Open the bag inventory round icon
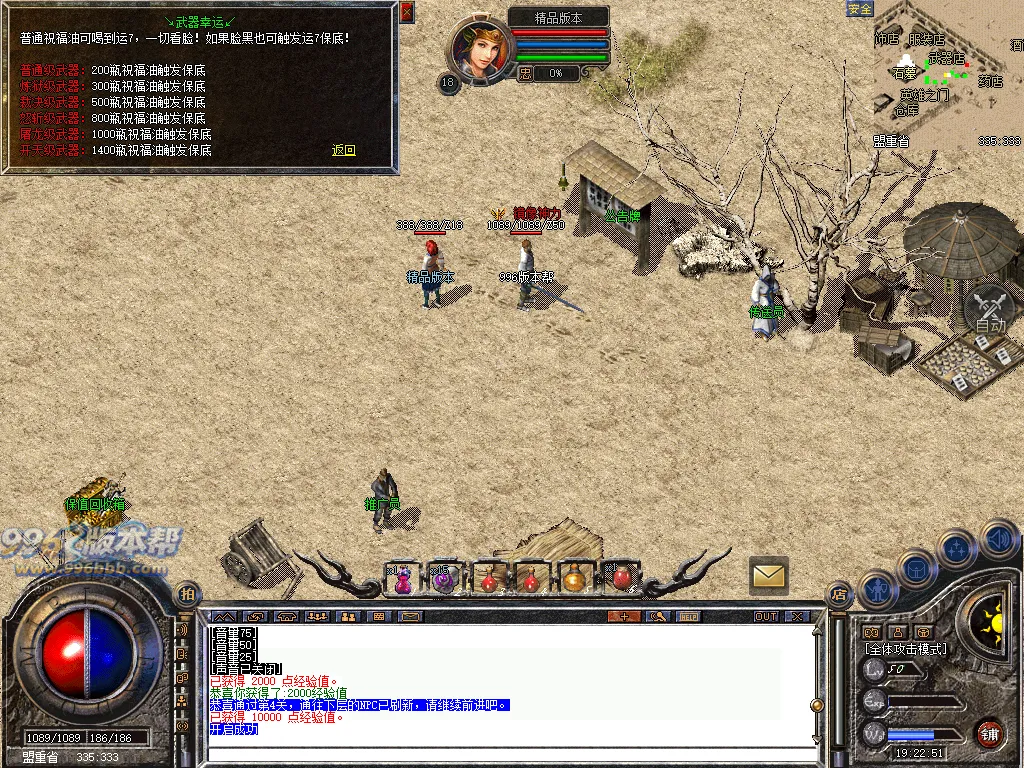Screen dimensions: 1024x768 click(916, 569)
